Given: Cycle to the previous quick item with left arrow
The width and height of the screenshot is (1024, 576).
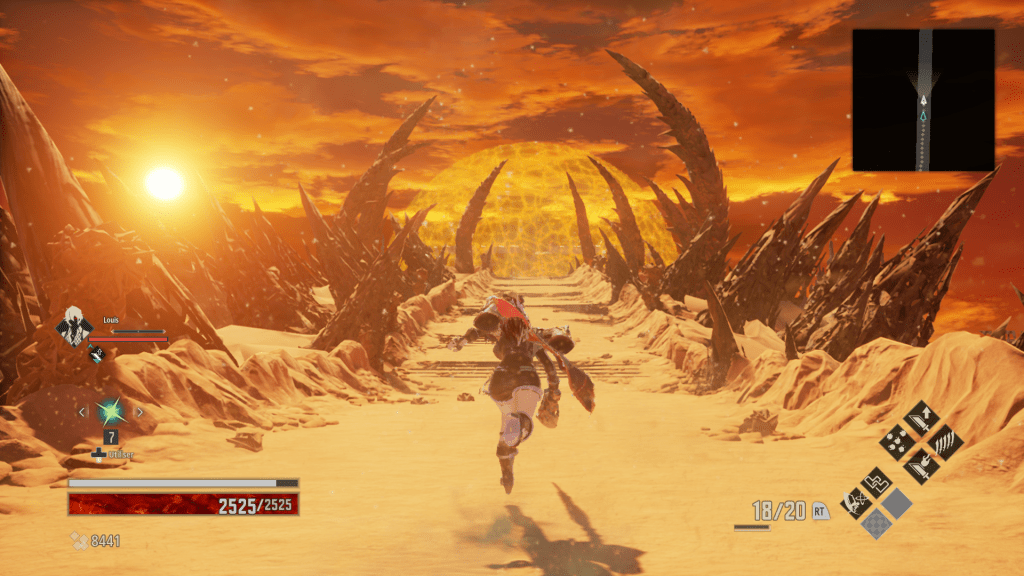Looking at the screenshot, I should tap(83, 411).
